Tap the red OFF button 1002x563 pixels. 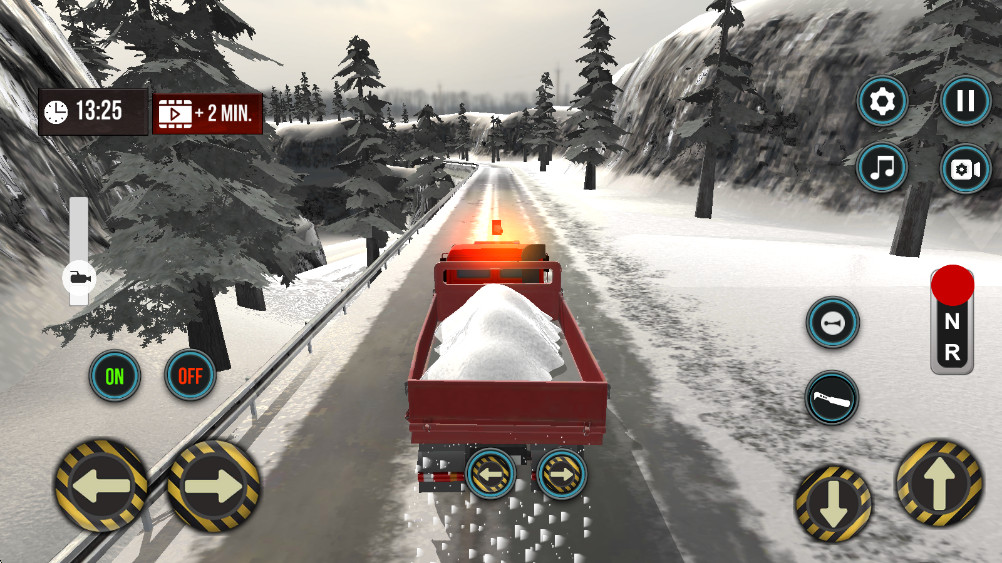(190, 376)
